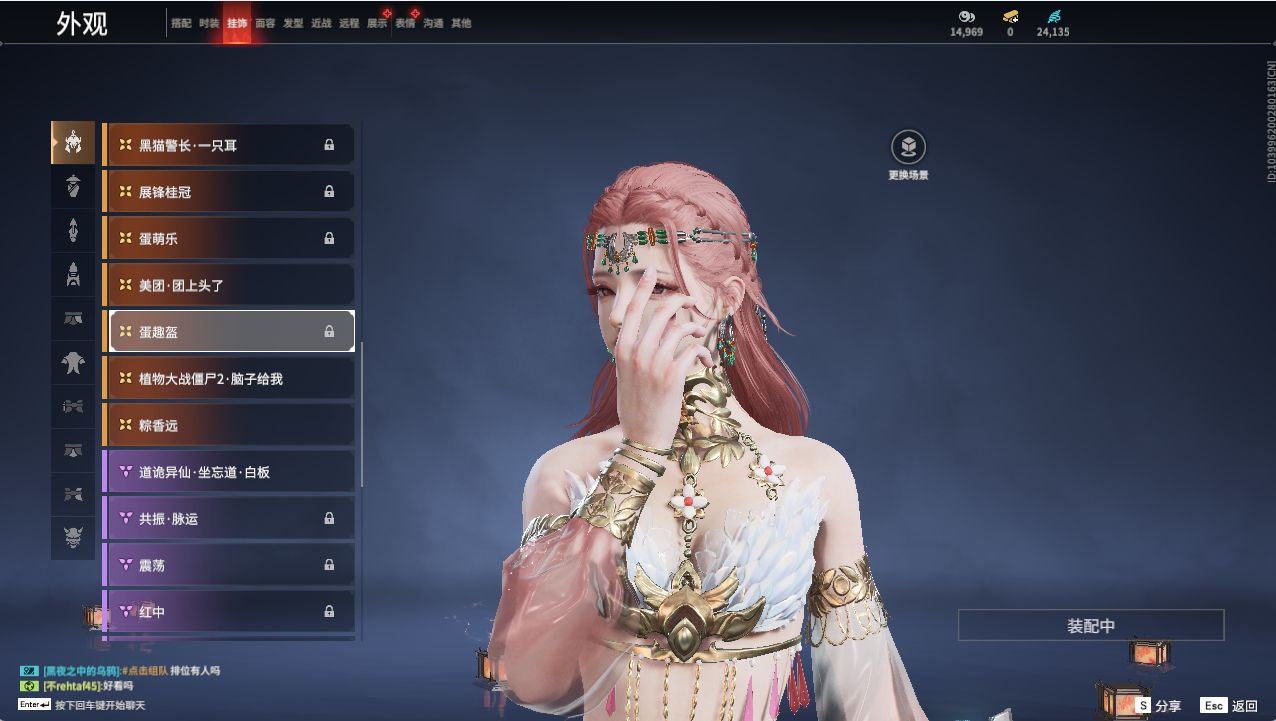Open the demon mask accessory category

point(73,539)
